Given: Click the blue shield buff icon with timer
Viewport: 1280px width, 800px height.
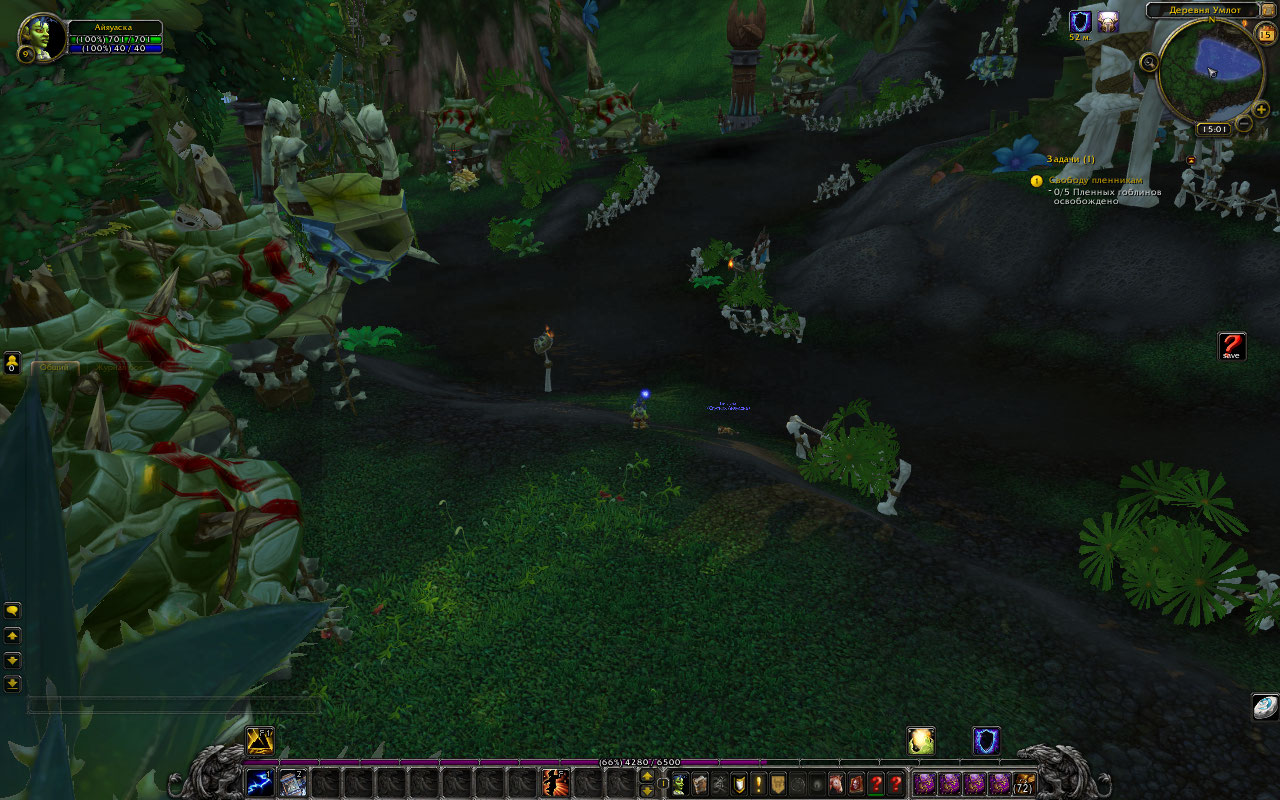Looking at the screenshot, I should click(1079, 21).
